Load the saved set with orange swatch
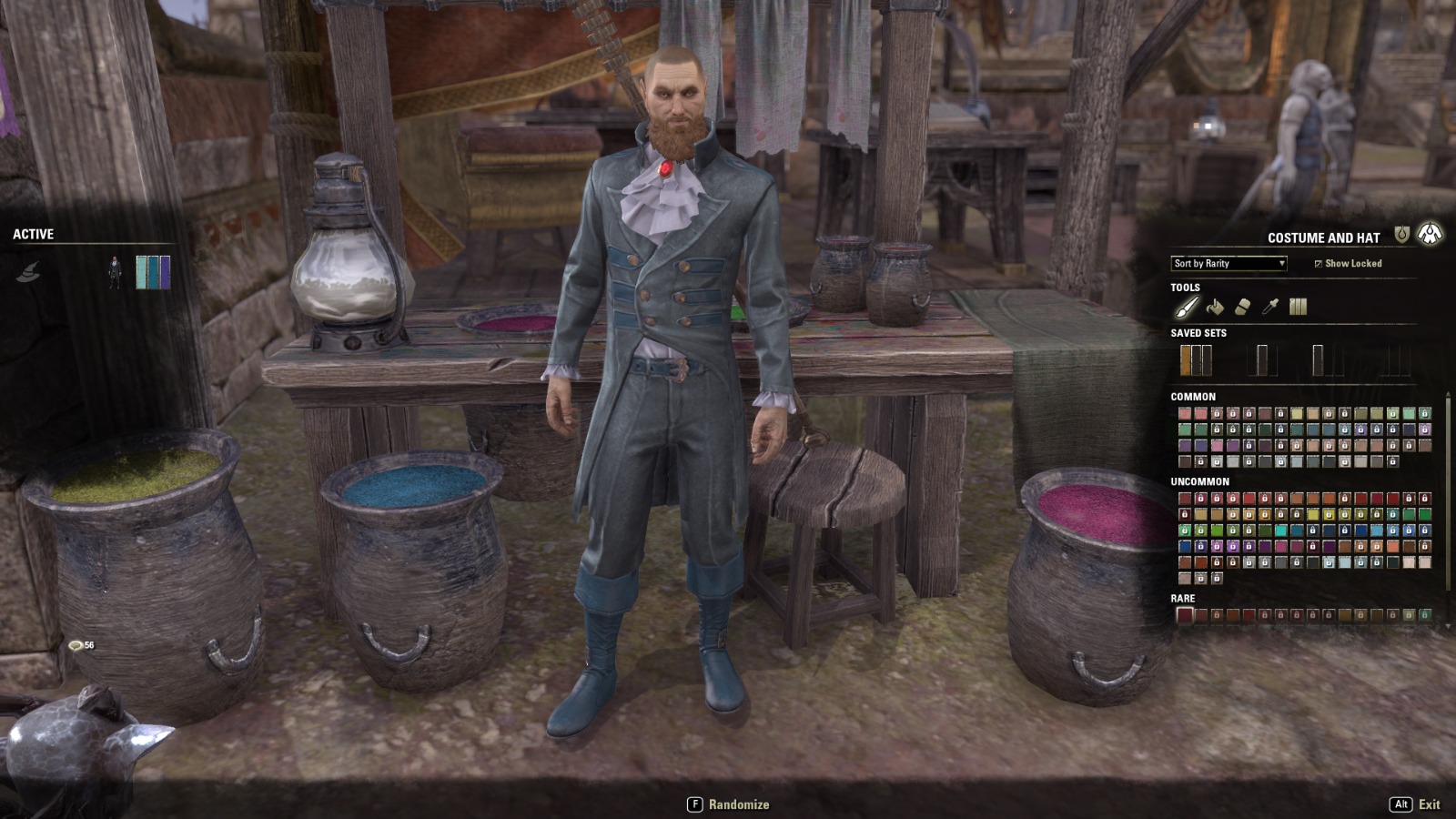Viewport: 1456px width, 819px height. click(x=1196, y=360)
